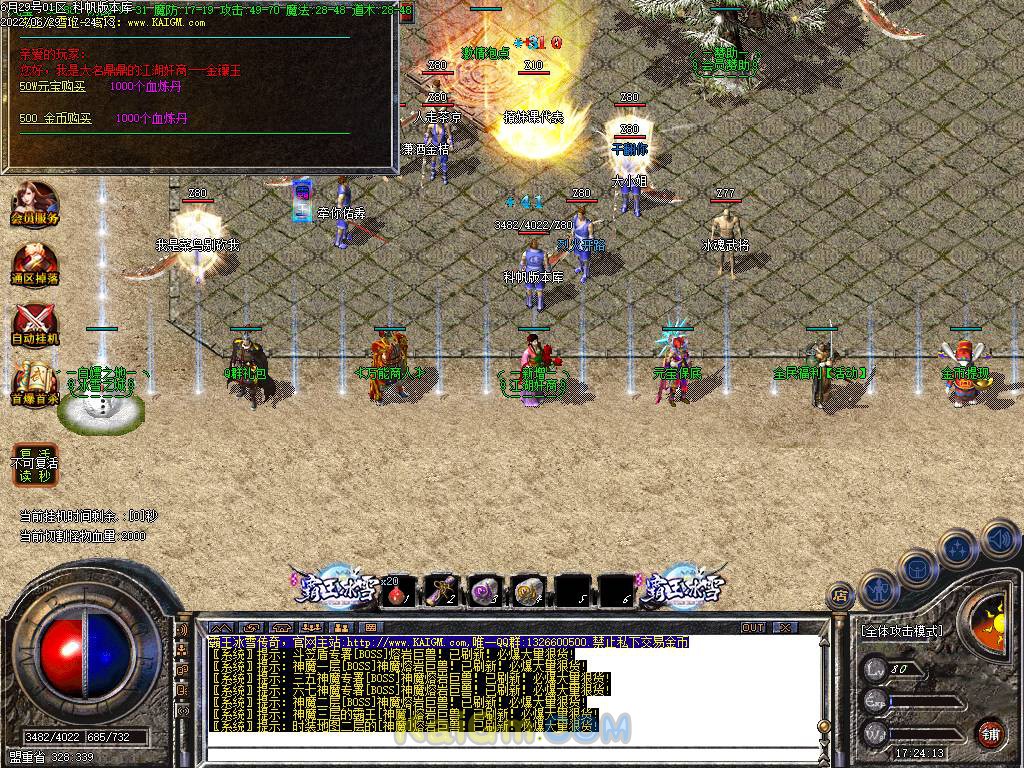The height and width of the screenshot is (768, 1024).
Task: Switch the 全体攻击模式 attack mode label
Action: coord(901,632)
